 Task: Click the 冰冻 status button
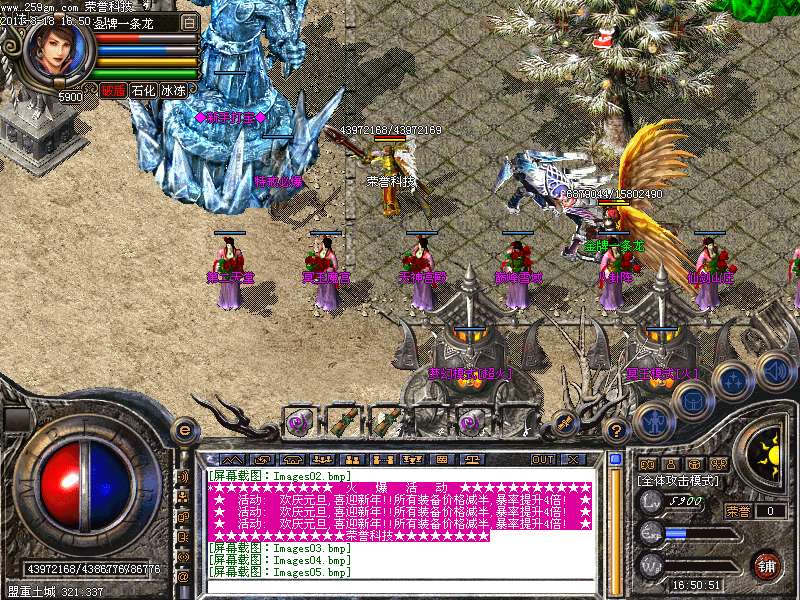tap(173, 90)
